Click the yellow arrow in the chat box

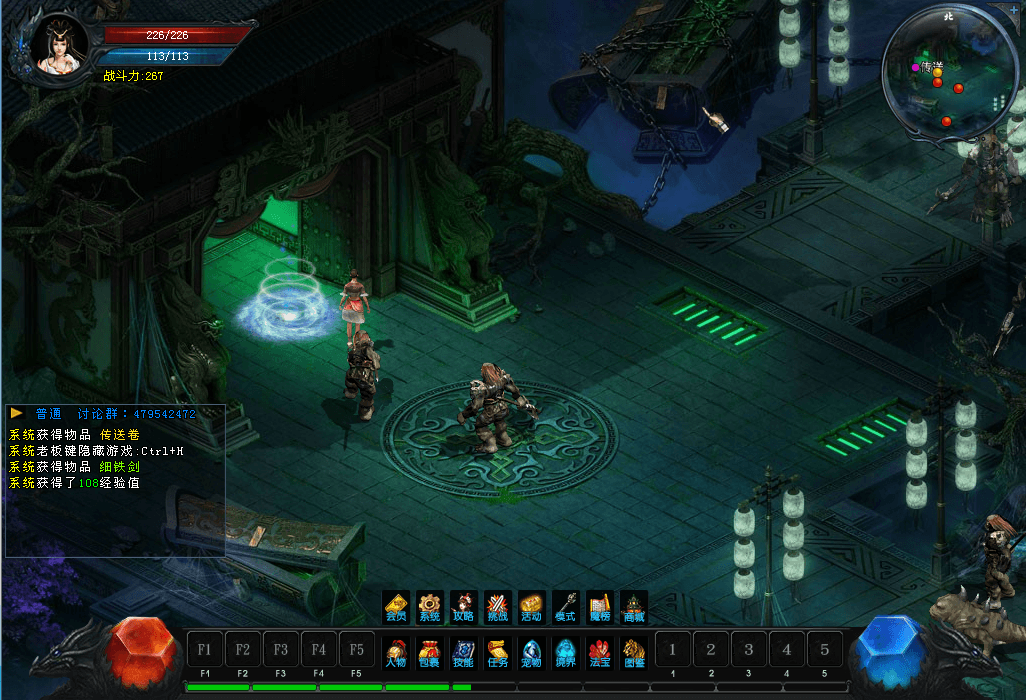click(x=17, y=413)
